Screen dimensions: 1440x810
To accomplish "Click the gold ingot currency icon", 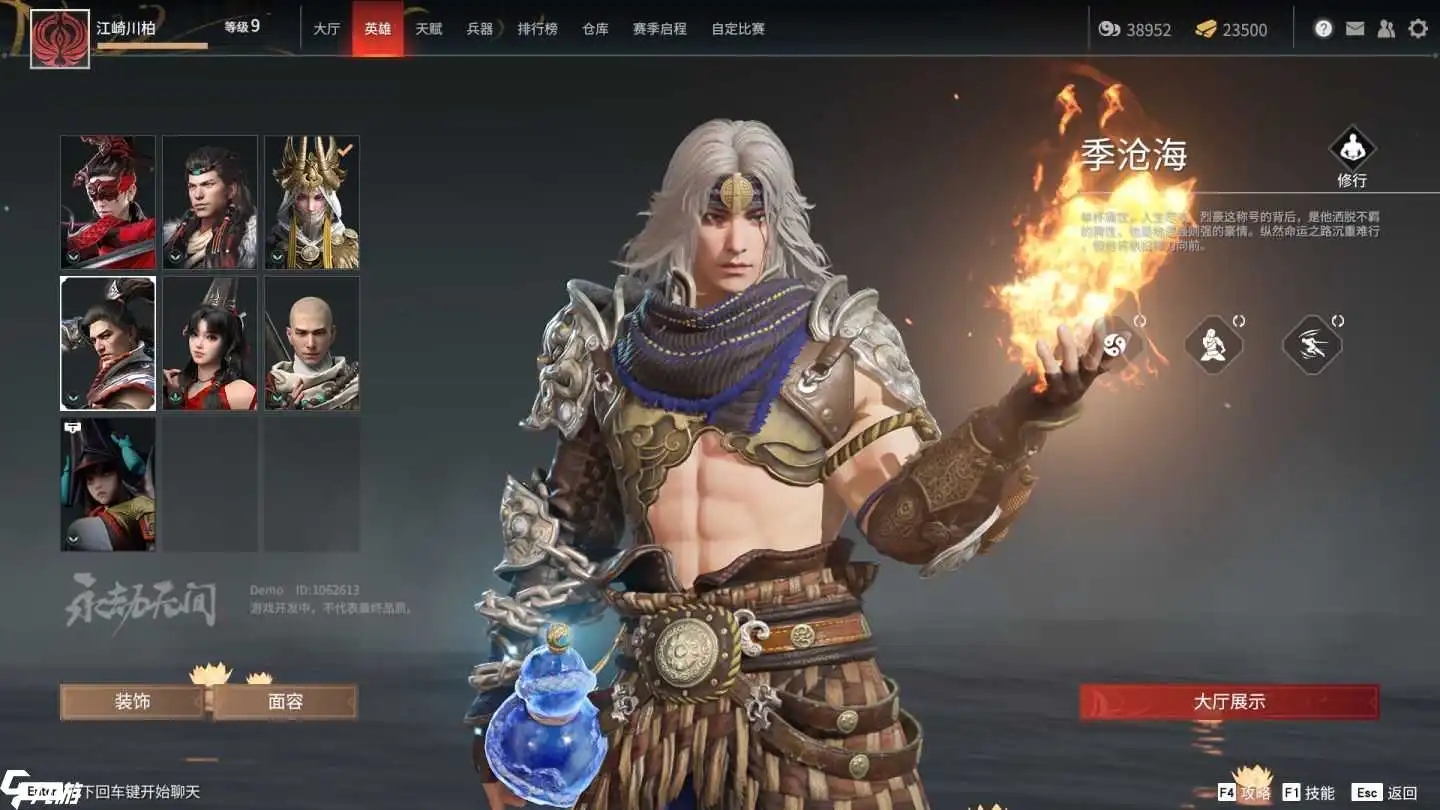I will pyautogui.click(x=1205, y=30).
